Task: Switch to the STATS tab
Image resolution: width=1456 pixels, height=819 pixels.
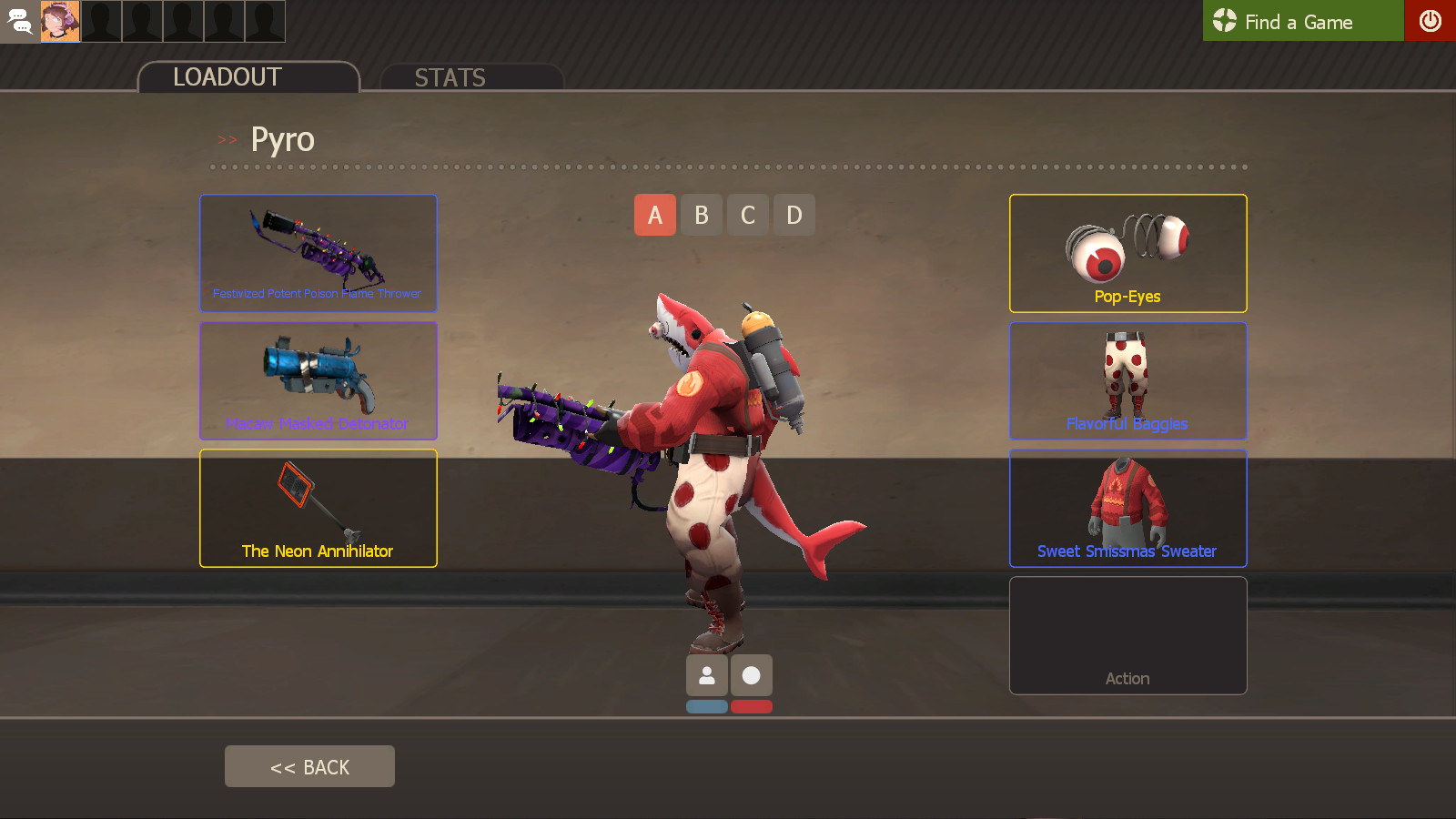Action: [x=450, y=77]
